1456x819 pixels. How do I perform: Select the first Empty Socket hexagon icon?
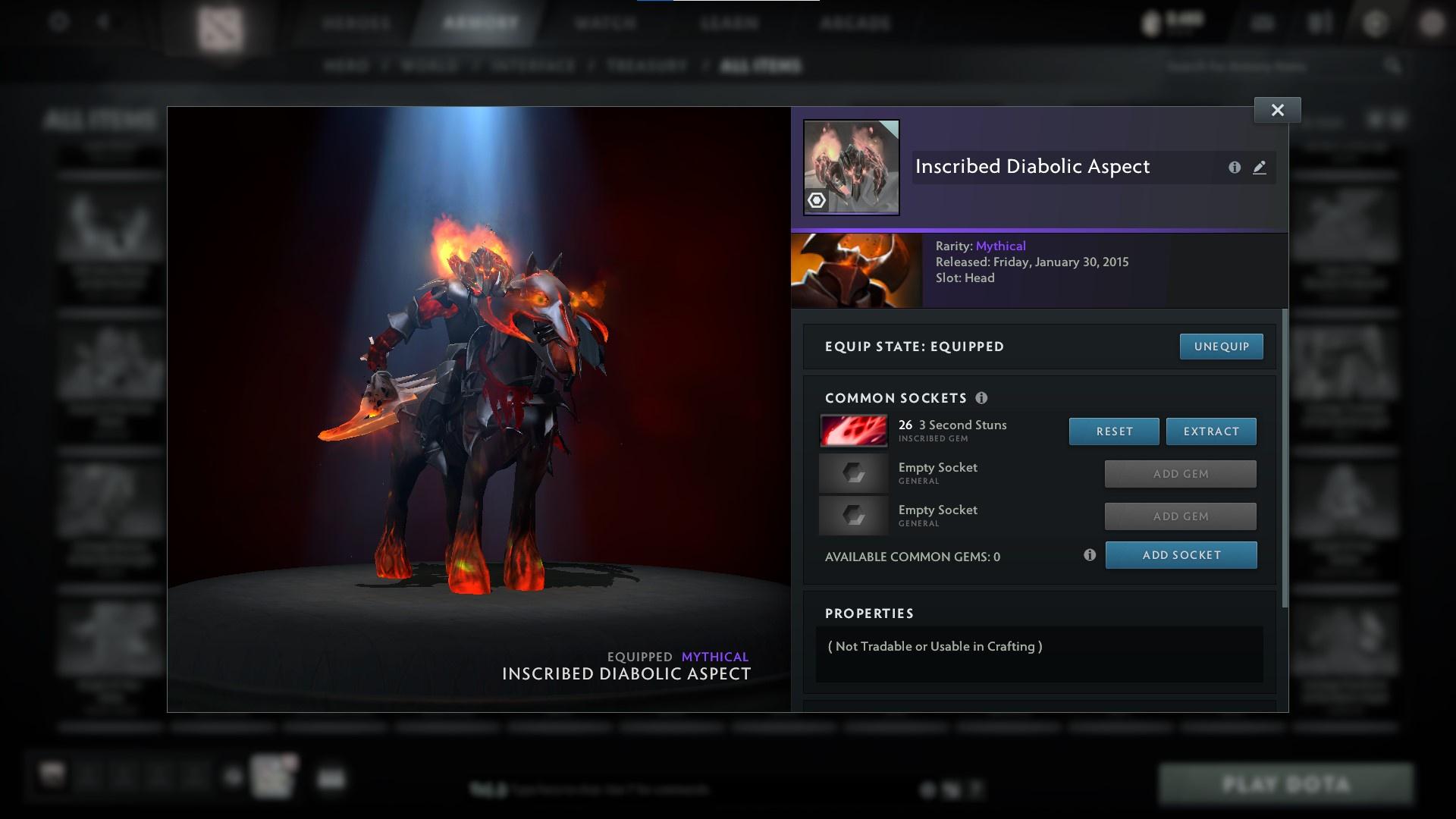pos(853,473)
